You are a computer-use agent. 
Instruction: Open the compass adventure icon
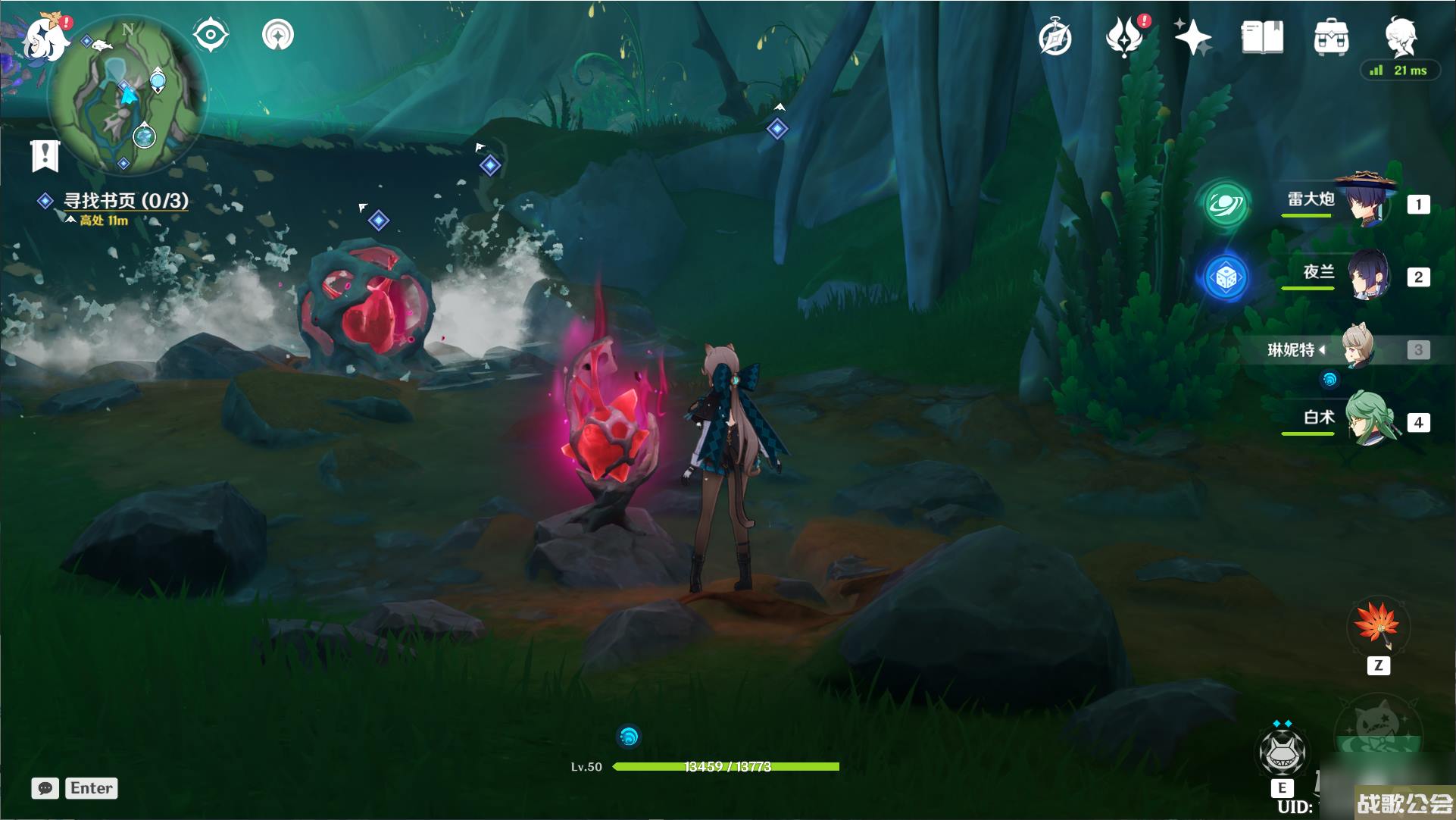coord(1055,38)
